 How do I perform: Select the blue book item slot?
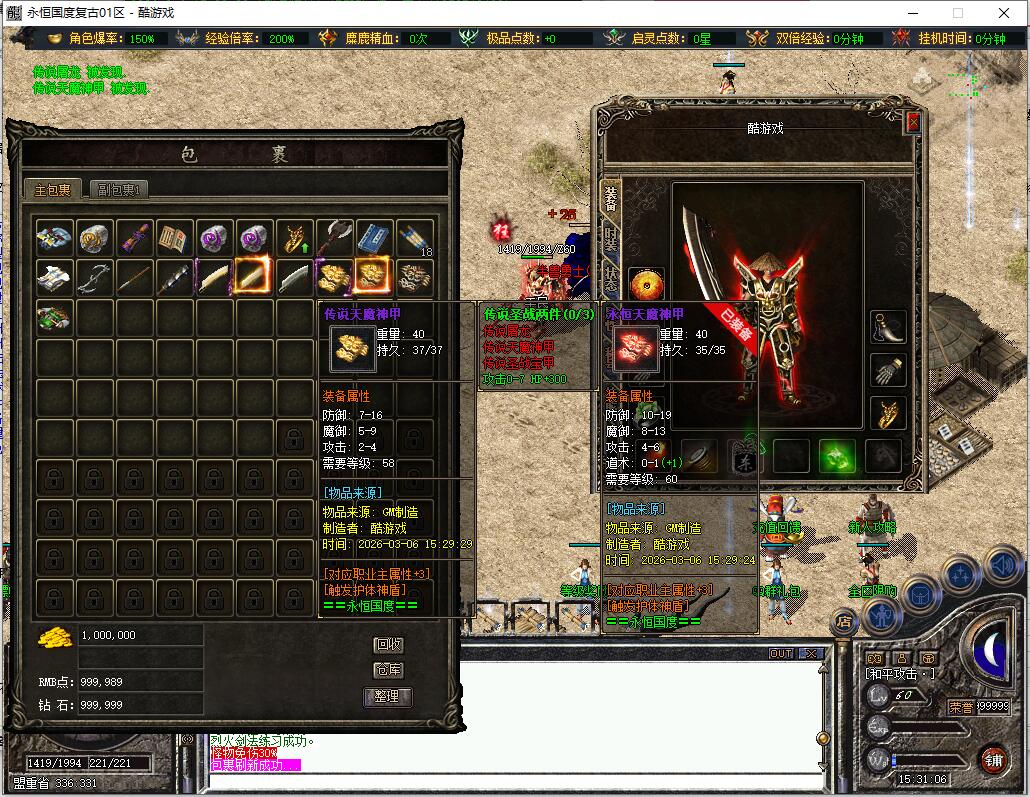375,238
